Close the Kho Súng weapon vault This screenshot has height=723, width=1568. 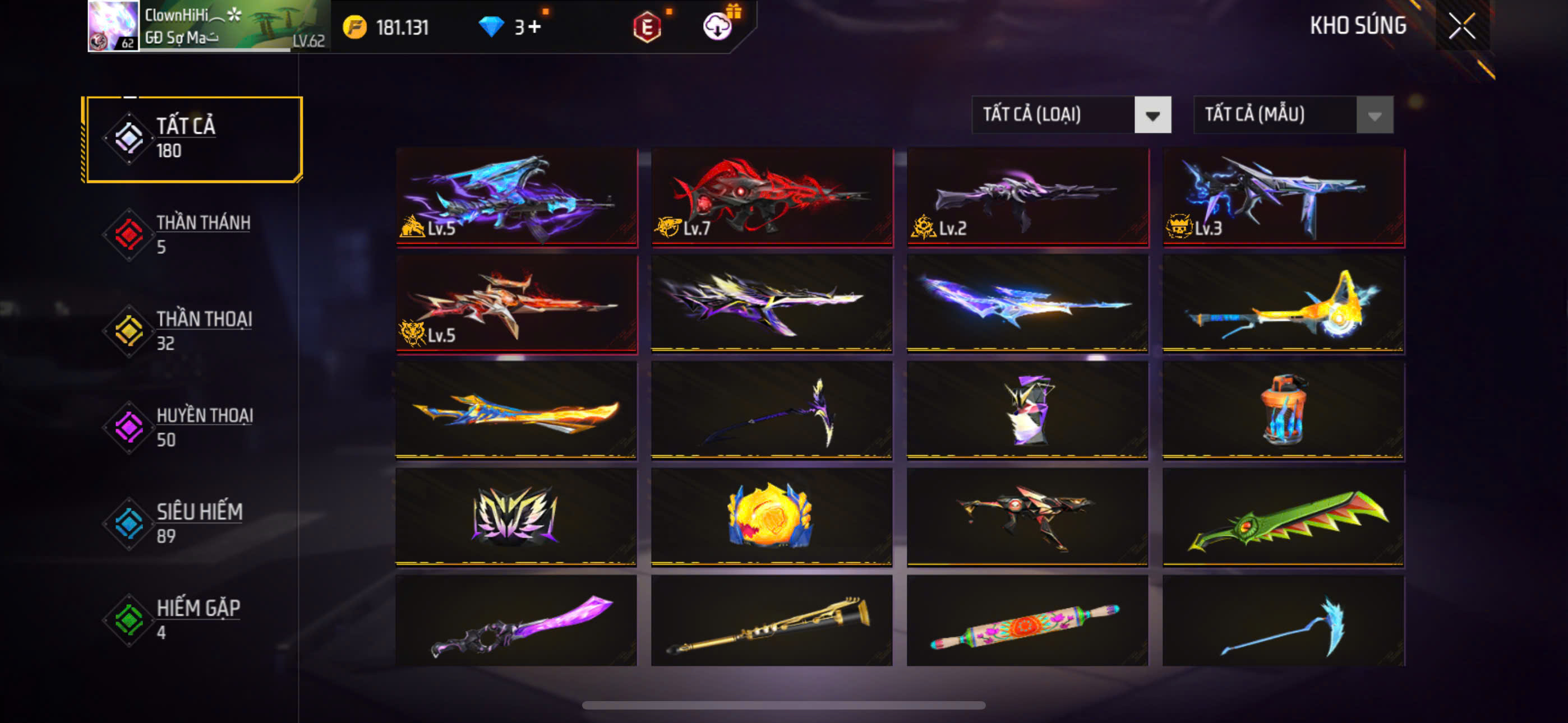(1461, 26)
